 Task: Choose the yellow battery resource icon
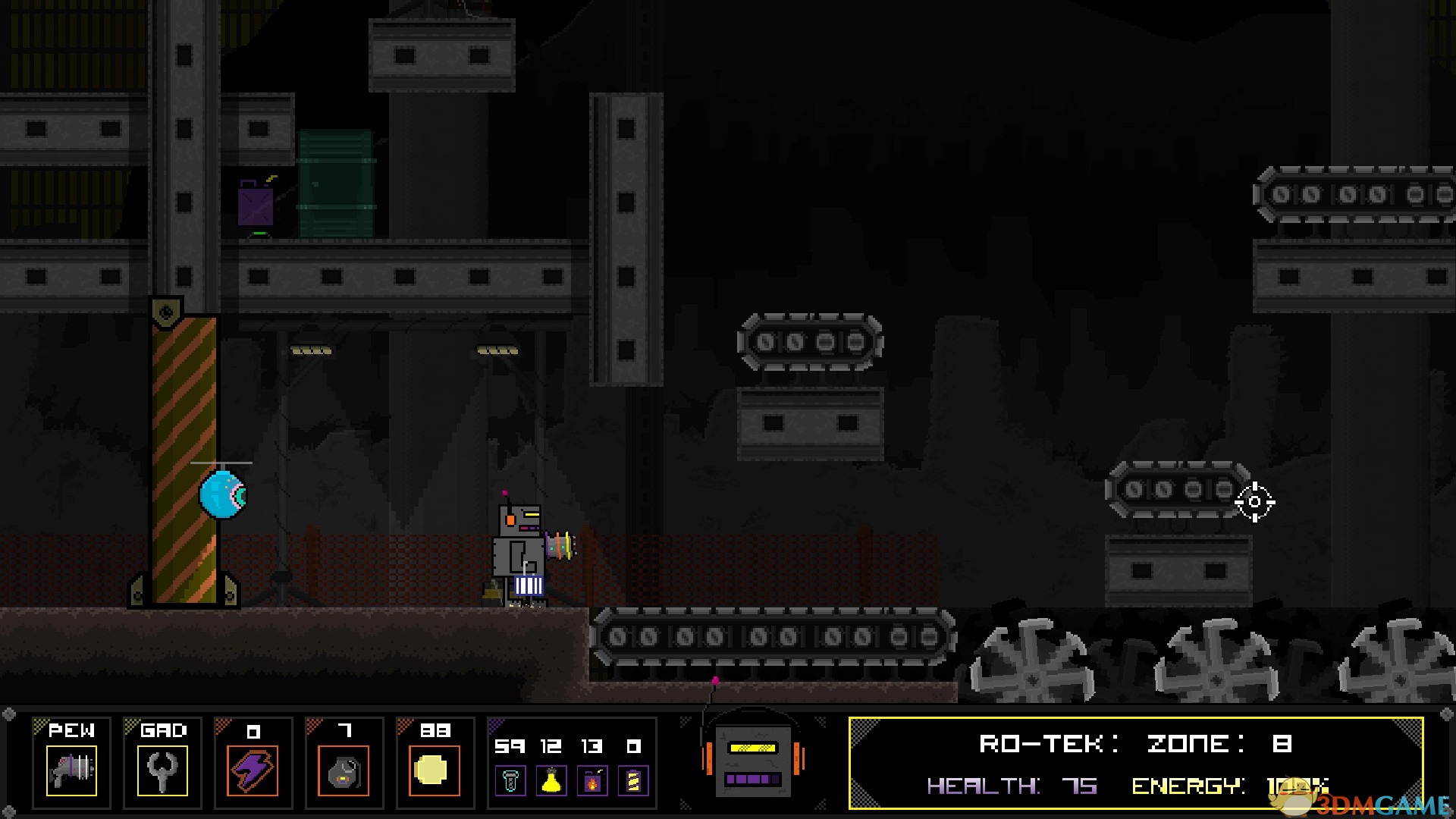pyautogui.click(x=633, y=781)
